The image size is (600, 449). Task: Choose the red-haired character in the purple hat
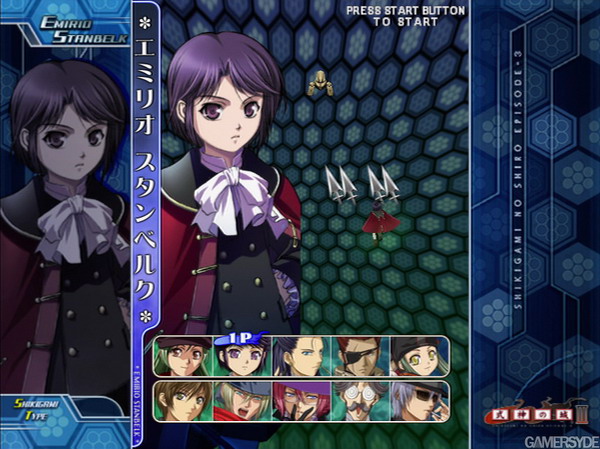pyautogui.click(x=299, y=401)
